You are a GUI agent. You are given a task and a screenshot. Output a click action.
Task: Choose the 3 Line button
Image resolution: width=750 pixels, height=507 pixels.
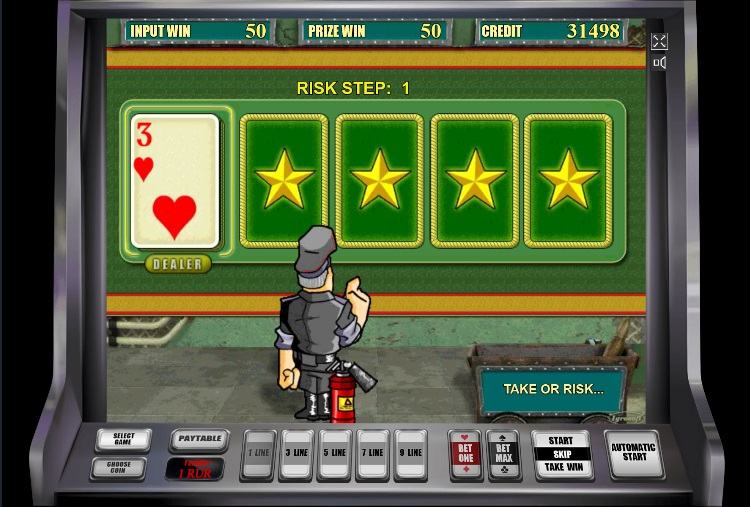click(x=296, y=453)
